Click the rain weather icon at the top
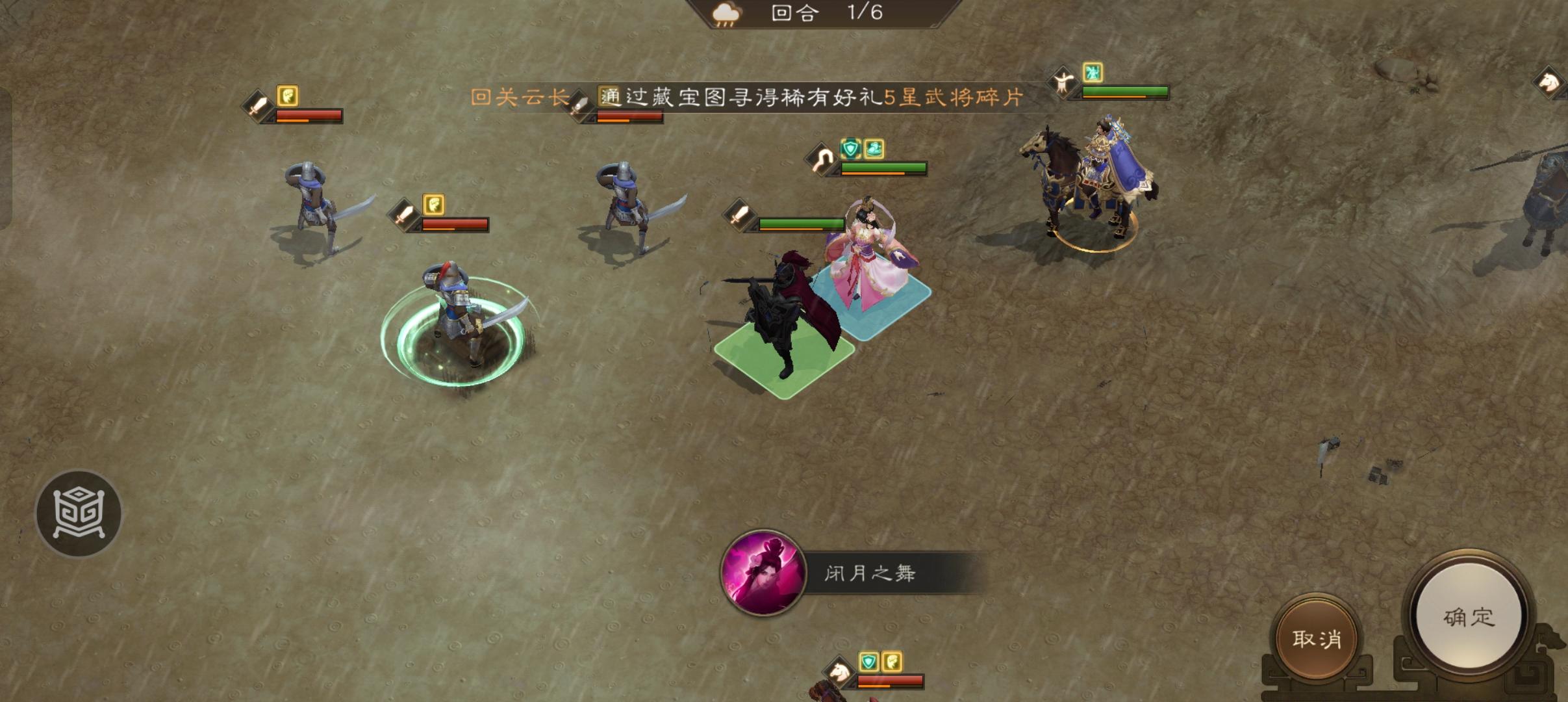Screen dimensions: 1568x702 726,14
